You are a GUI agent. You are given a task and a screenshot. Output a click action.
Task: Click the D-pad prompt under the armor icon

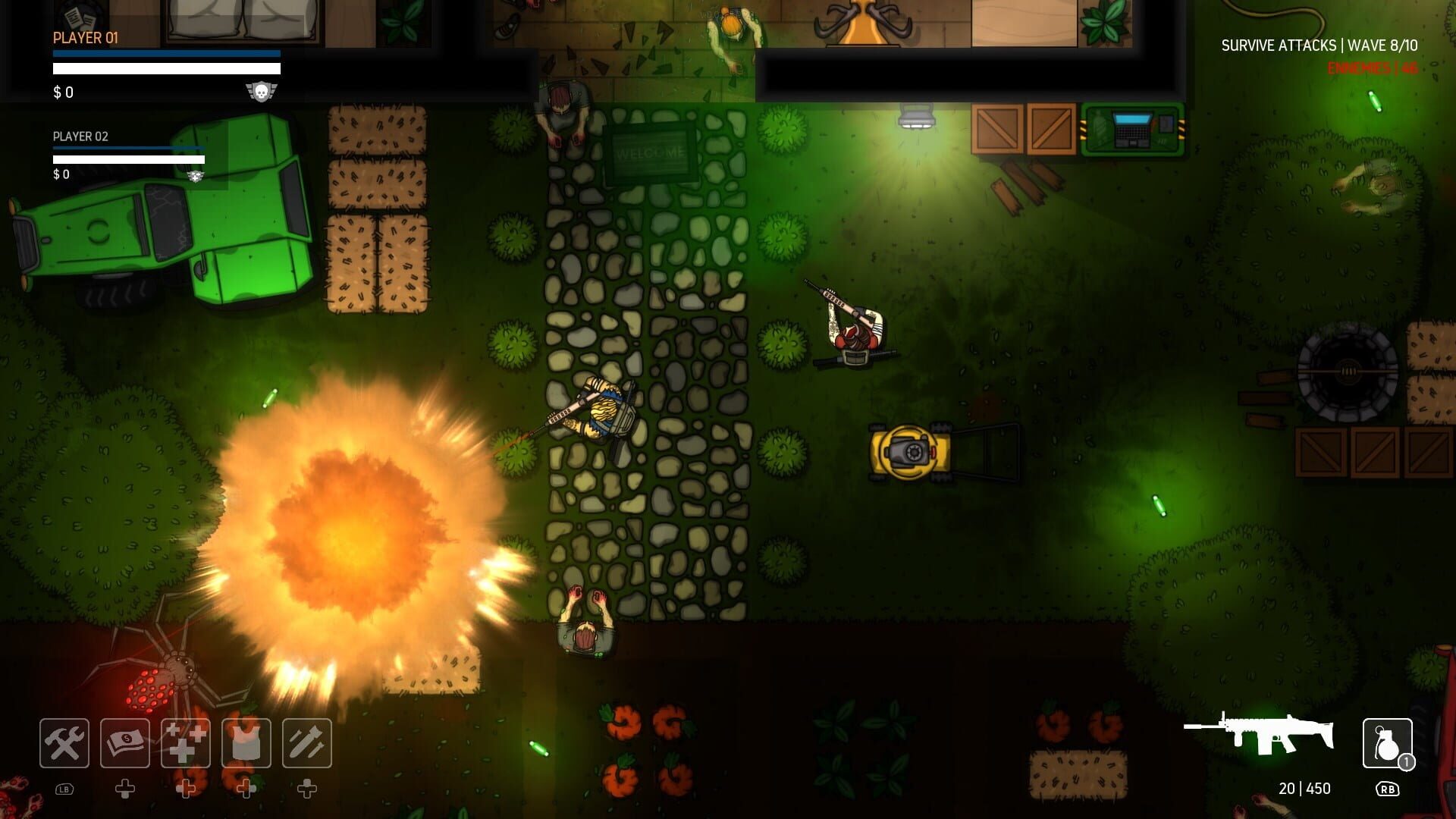point(246,790)
